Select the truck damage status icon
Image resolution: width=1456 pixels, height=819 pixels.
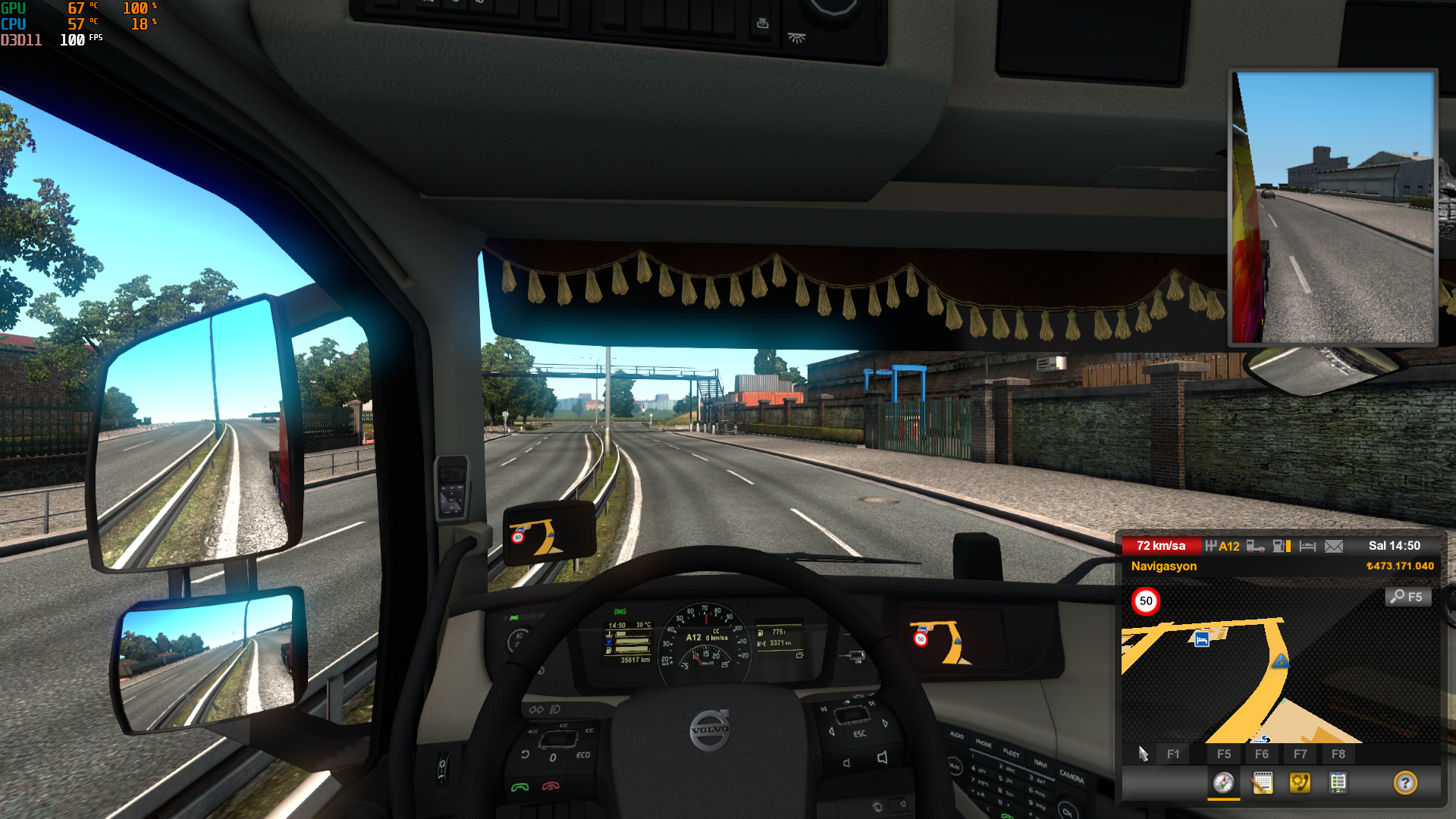pyautogui.click(x=1255, y=546)
